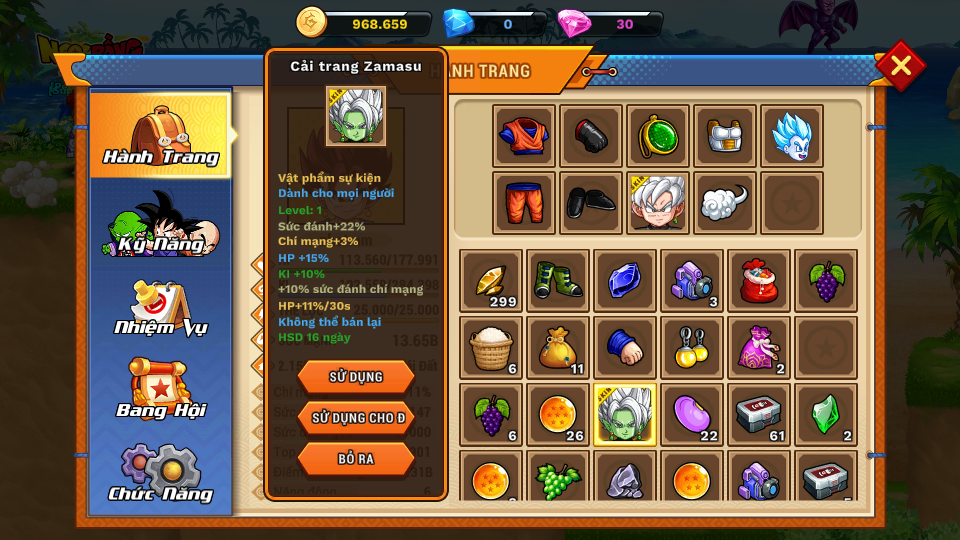Viewport: 960px width, 540px height.
Task: Select the rice basket item
Action: coord(491,347)
